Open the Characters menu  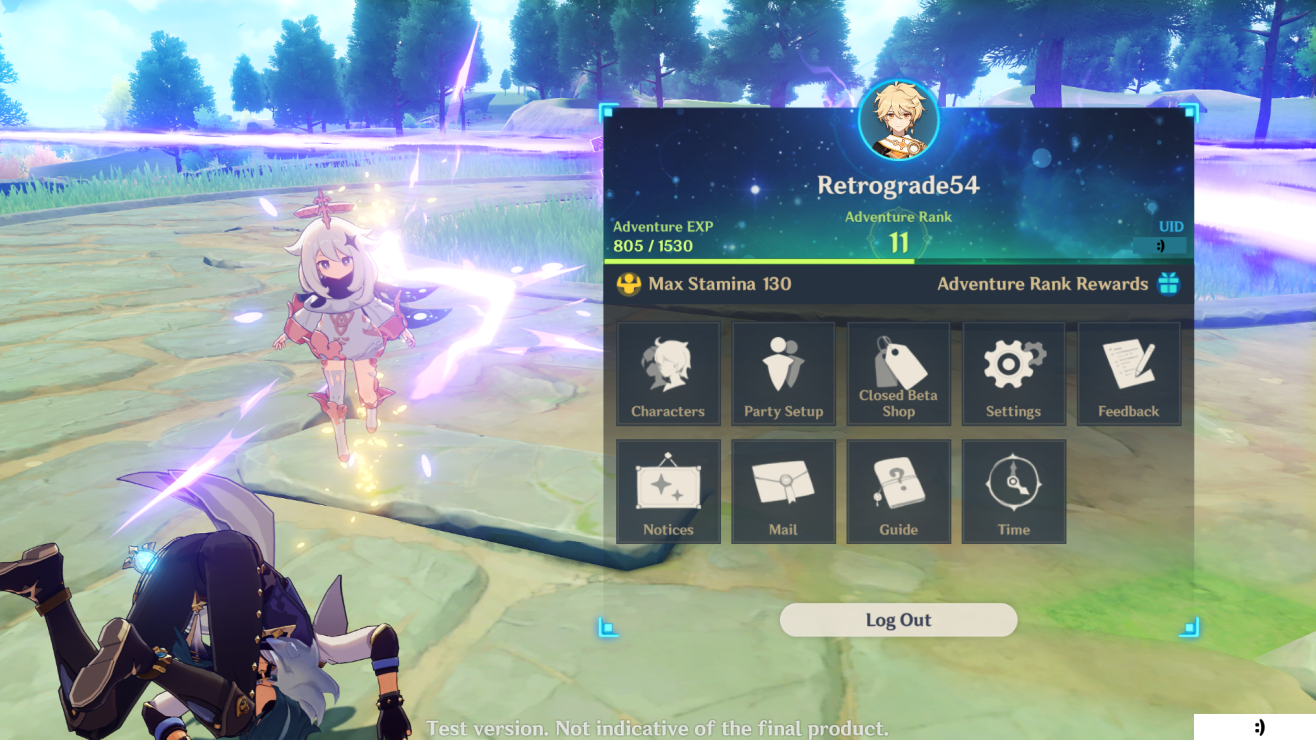pyautogui.click(x=668, y=374)
